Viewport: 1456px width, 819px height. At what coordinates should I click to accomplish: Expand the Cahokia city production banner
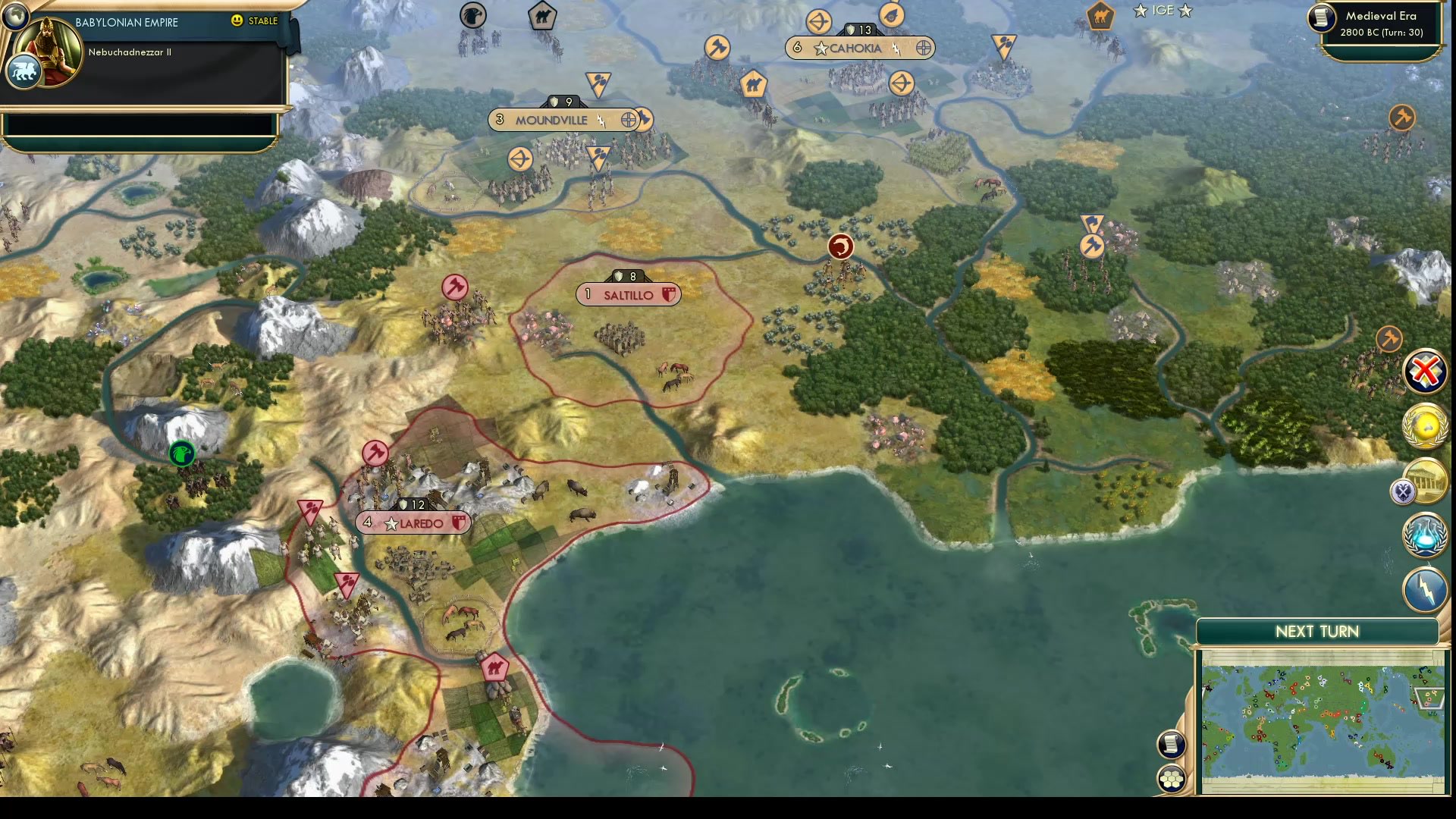pos(859,48)
